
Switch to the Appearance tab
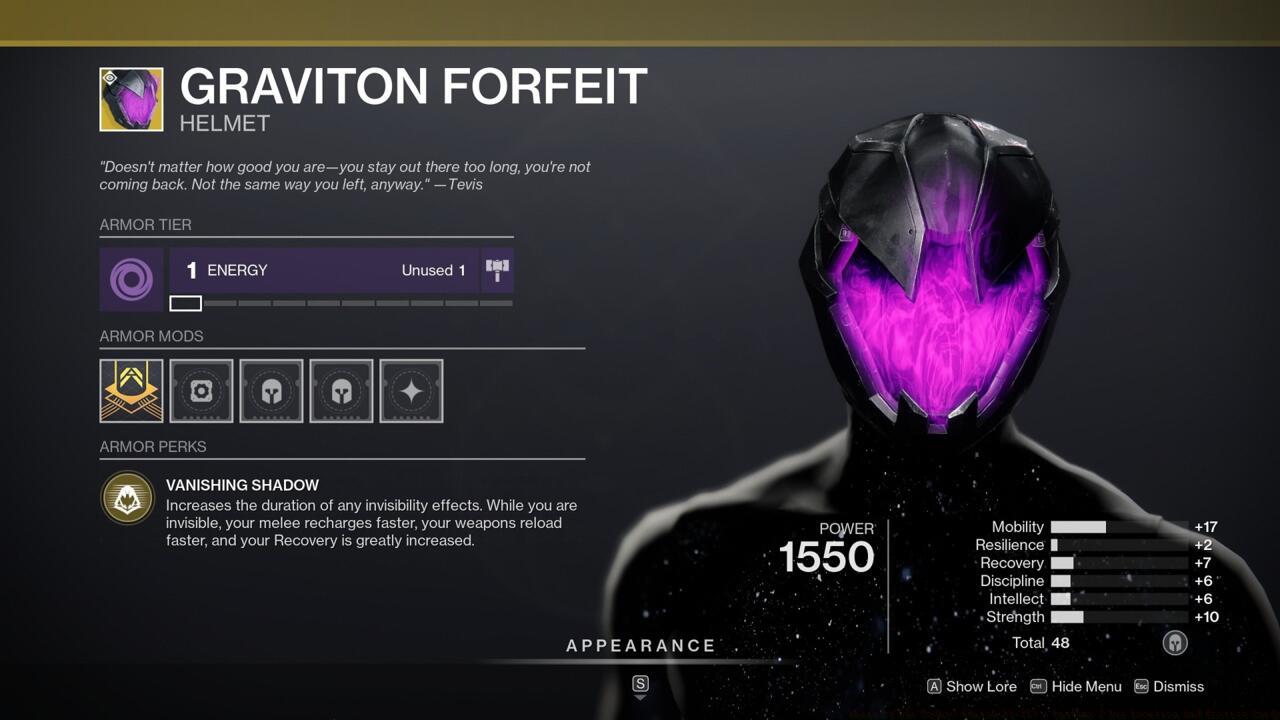pos(641,645)
